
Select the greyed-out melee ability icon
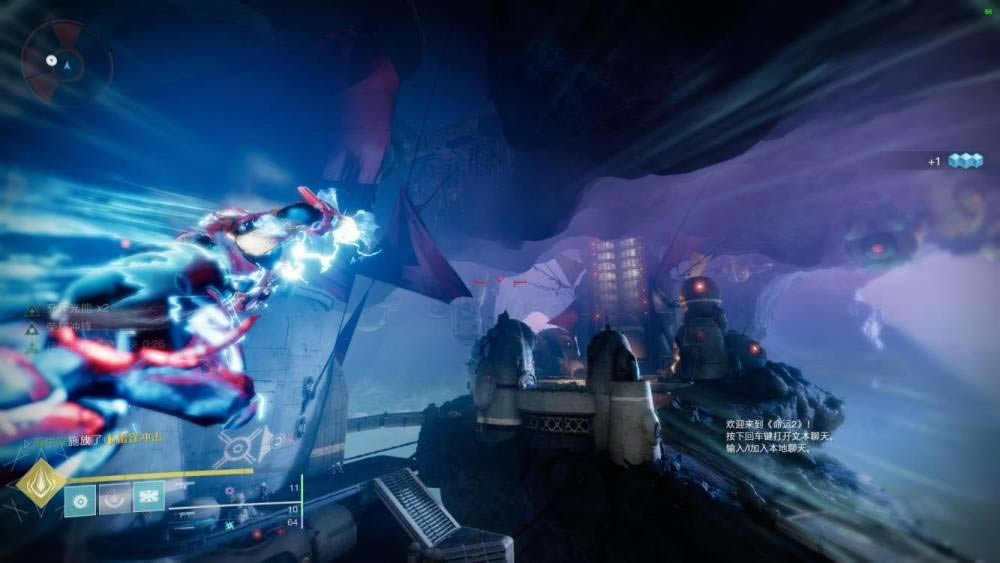coord(114,497)
